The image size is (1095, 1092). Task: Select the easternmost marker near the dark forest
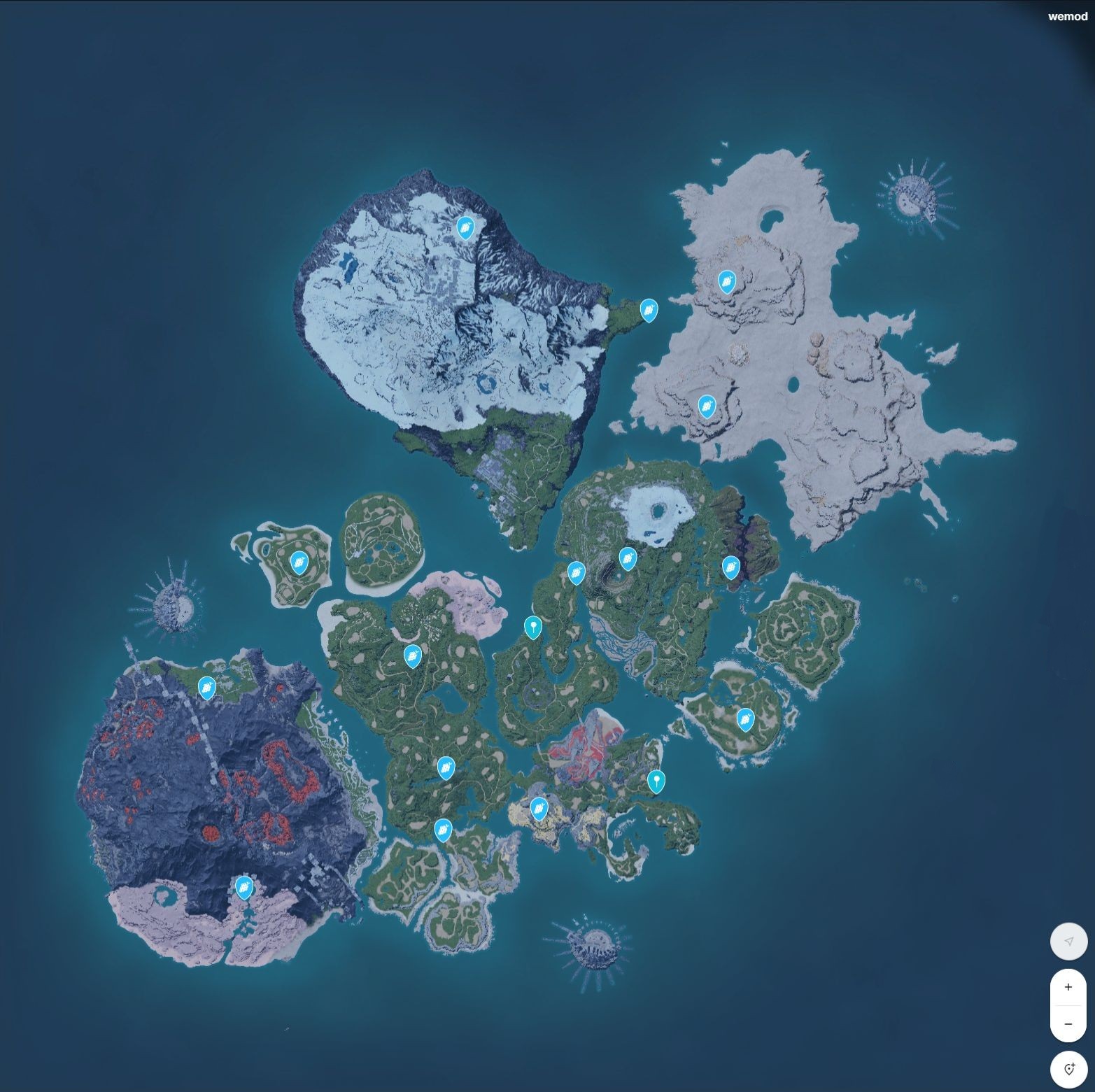(730, 567)
